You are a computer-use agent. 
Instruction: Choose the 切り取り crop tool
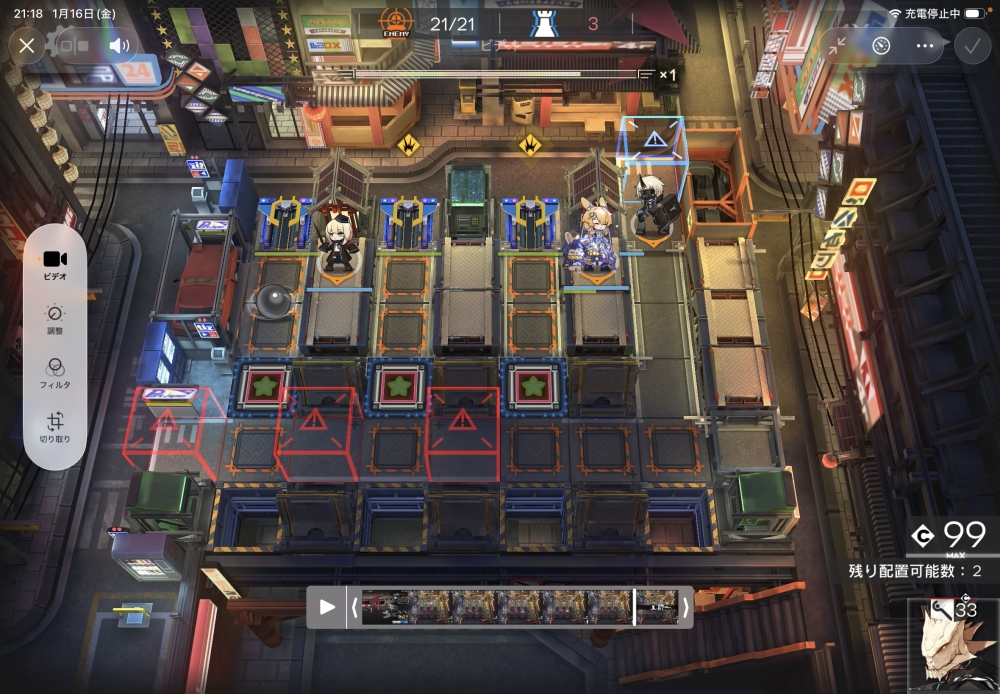coord(55,427)
